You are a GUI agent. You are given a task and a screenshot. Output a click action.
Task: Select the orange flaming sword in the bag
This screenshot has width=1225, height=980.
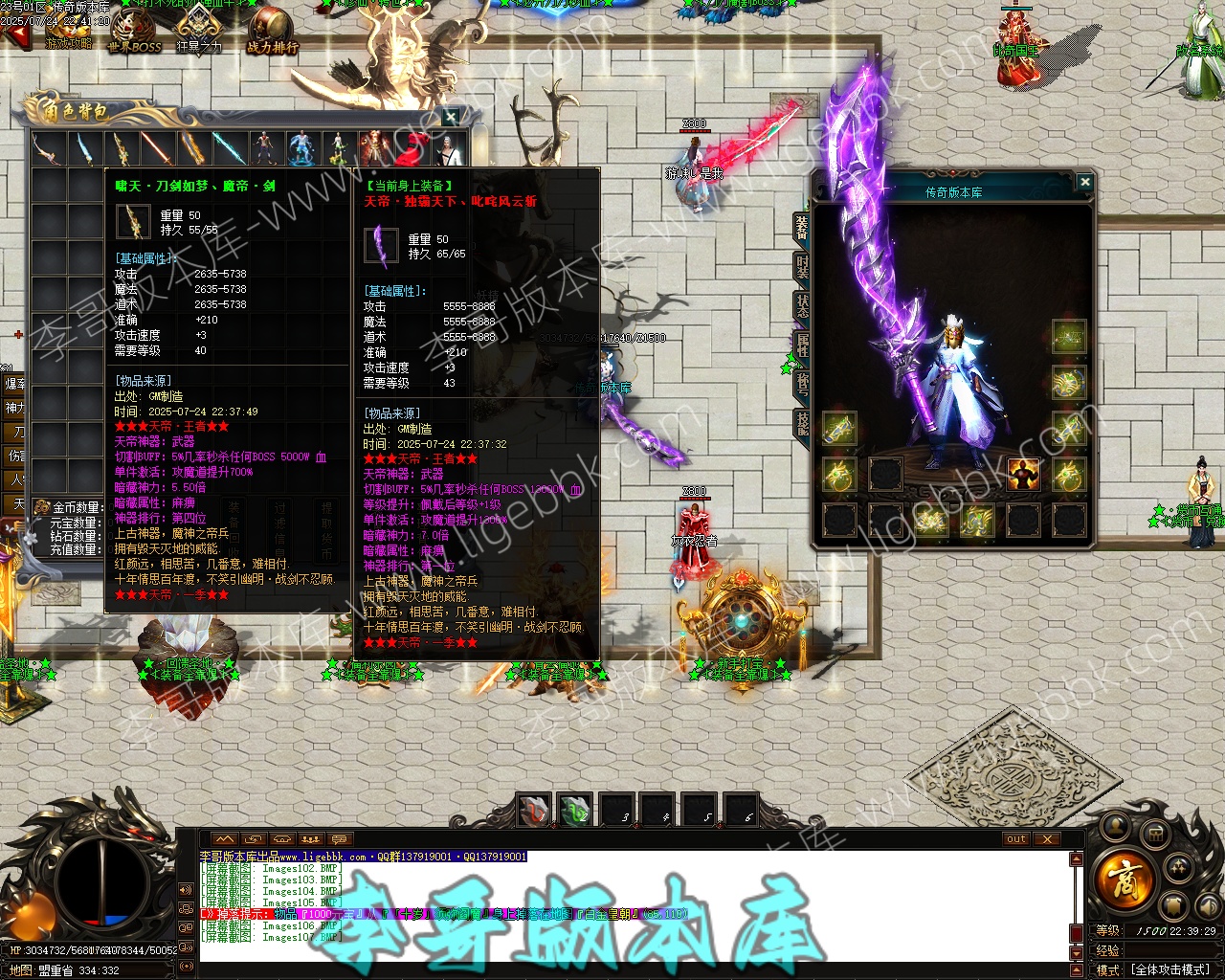[156, 148]
